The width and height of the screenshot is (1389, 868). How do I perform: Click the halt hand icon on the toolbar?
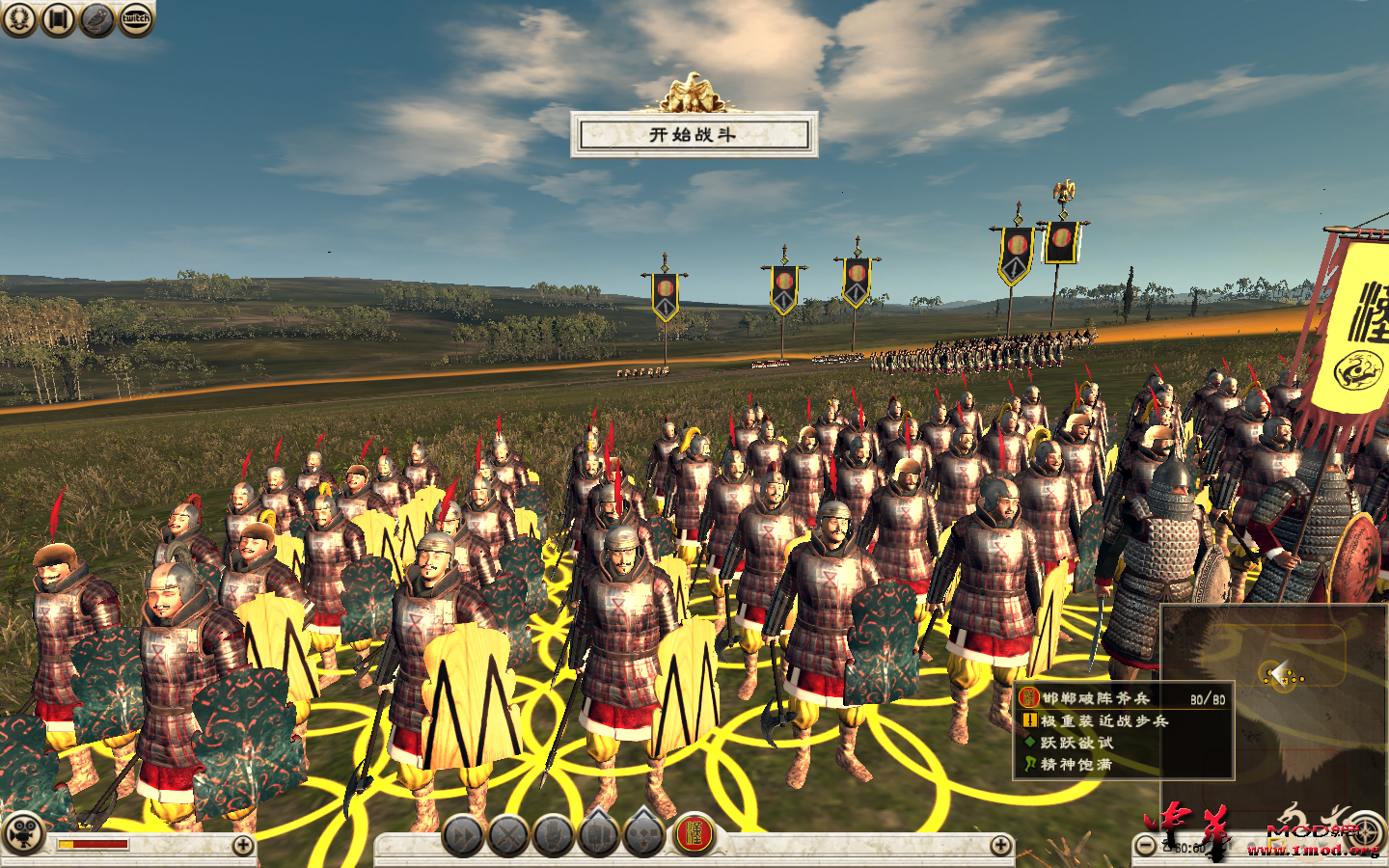(x=551, y=833)
